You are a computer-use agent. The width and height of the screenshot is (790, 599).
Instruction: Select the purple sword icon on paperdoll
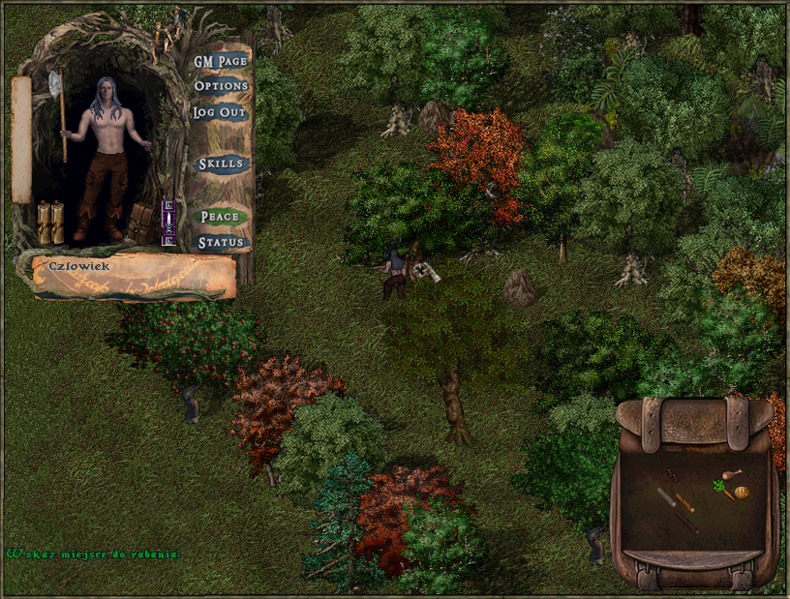click(x=169, y=222)
